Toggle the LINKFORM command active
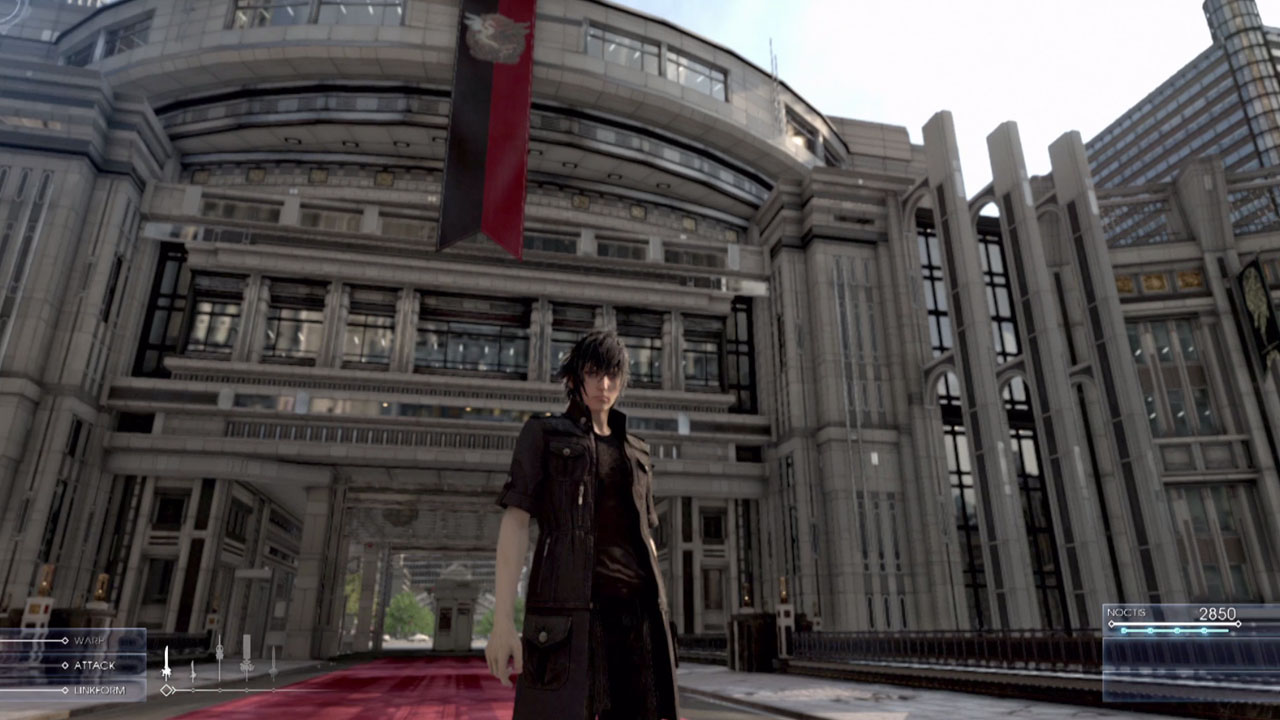1280x720 pixels. click(101, 689)
